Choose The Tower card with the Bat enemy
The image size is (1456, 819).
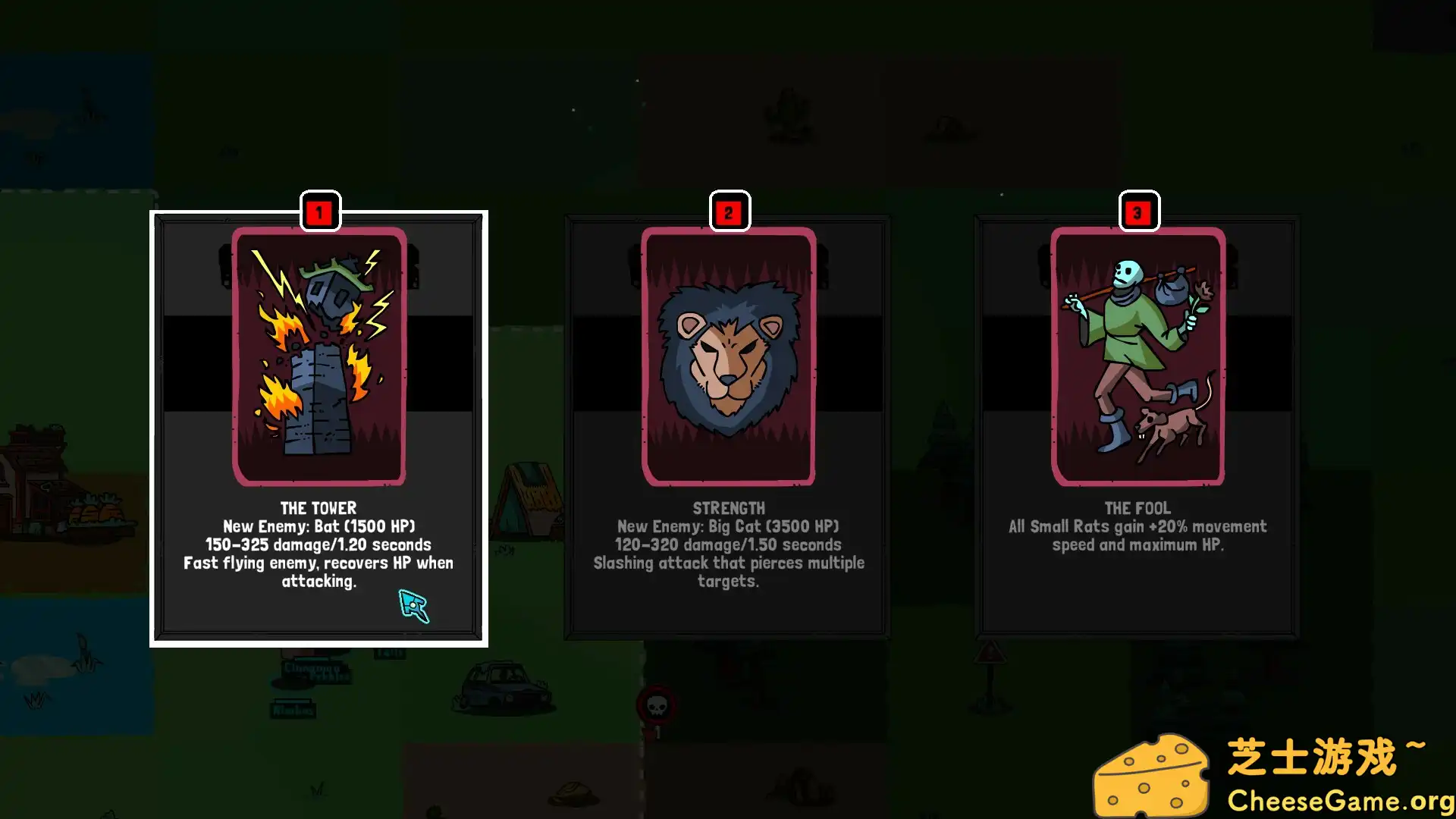point(318,428)
